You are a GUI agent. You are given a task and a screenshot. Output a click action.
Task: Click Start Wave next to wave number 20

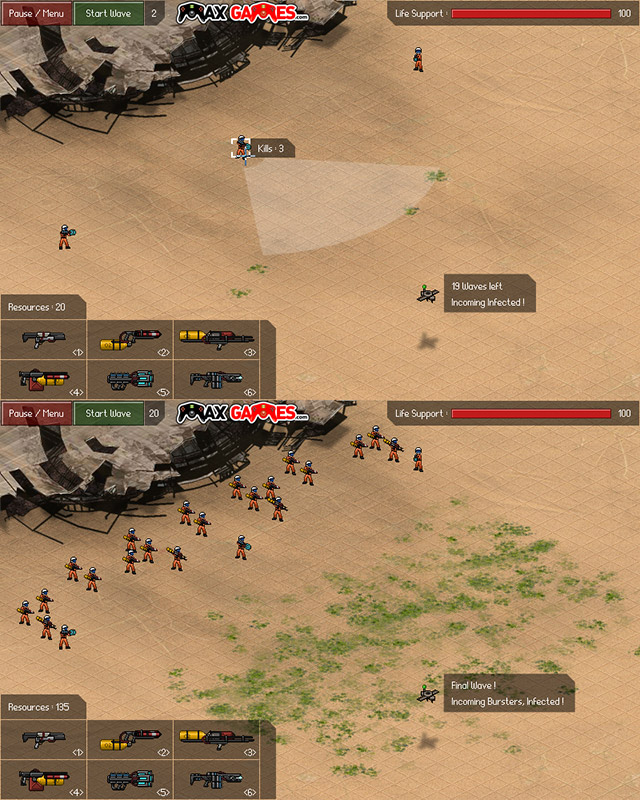(108, 413)
